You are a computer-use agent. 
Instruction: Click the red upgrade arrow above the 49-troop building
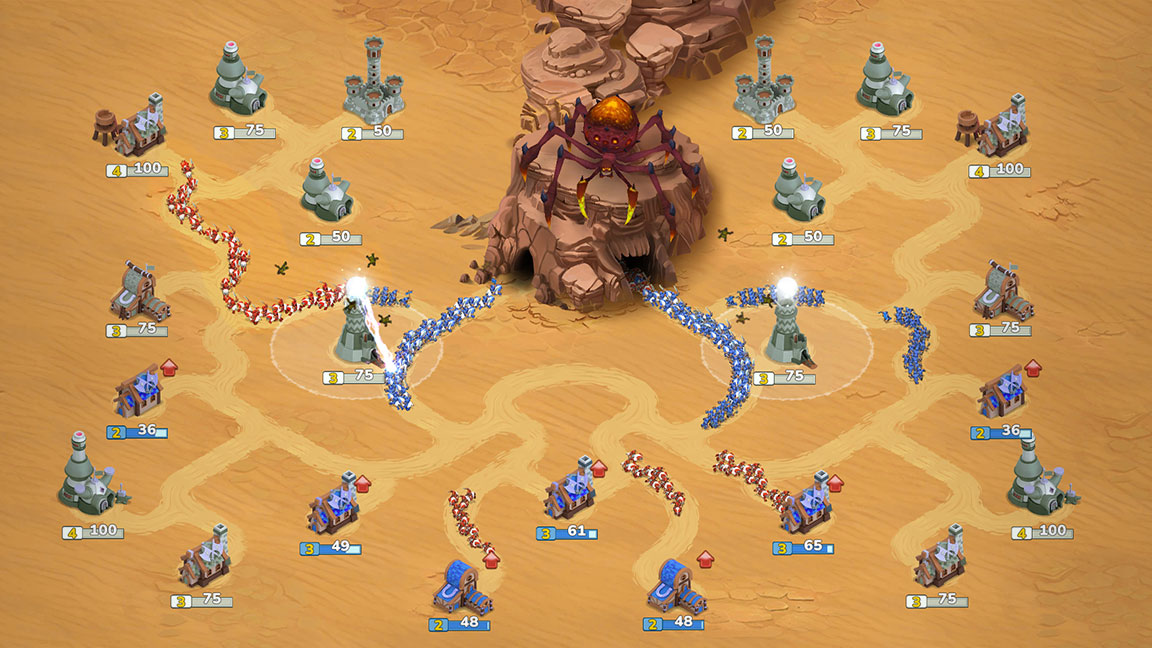[362, 484]
